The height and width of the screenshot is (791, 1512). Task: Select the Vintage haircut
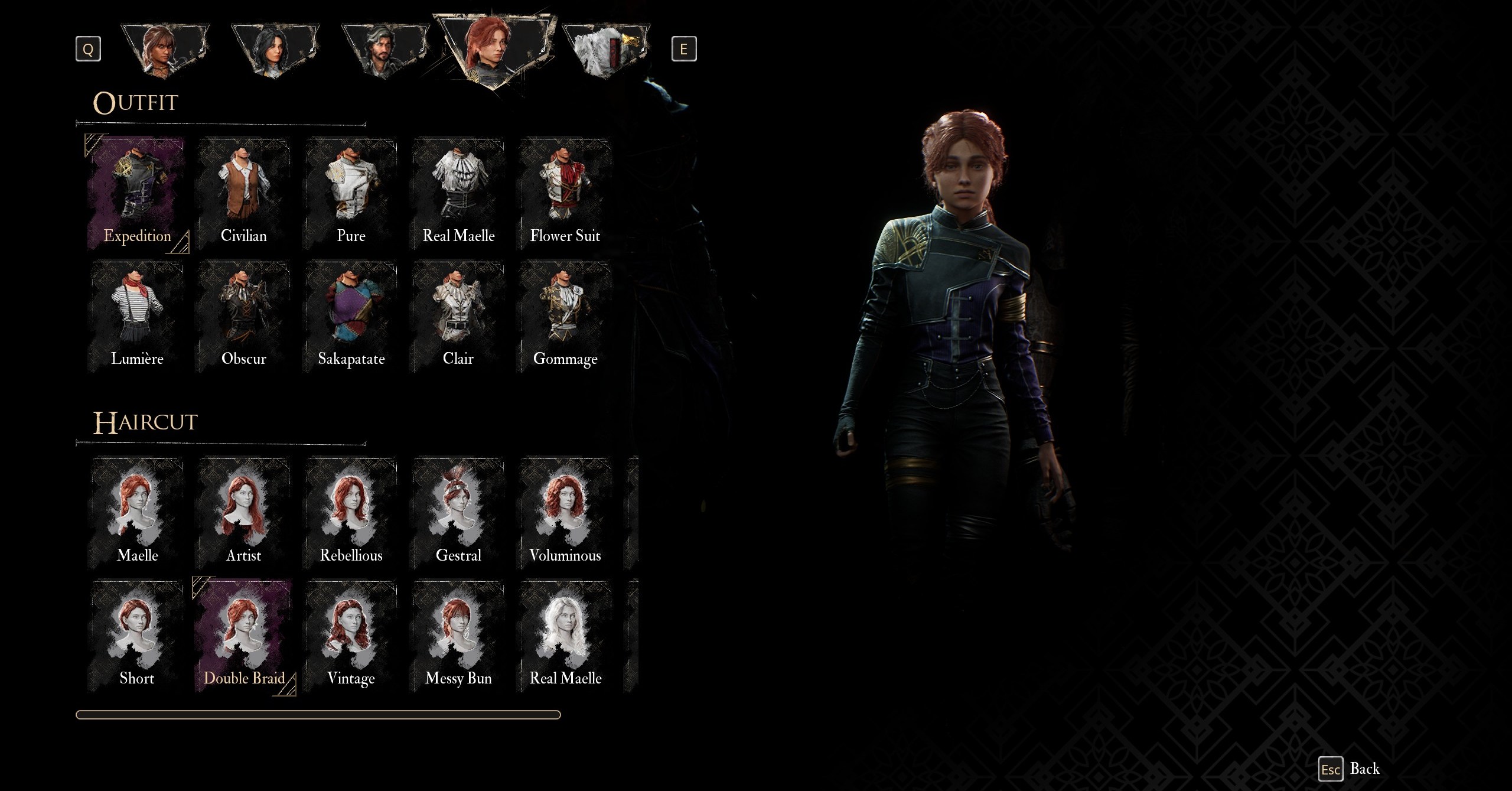[351, 637]
